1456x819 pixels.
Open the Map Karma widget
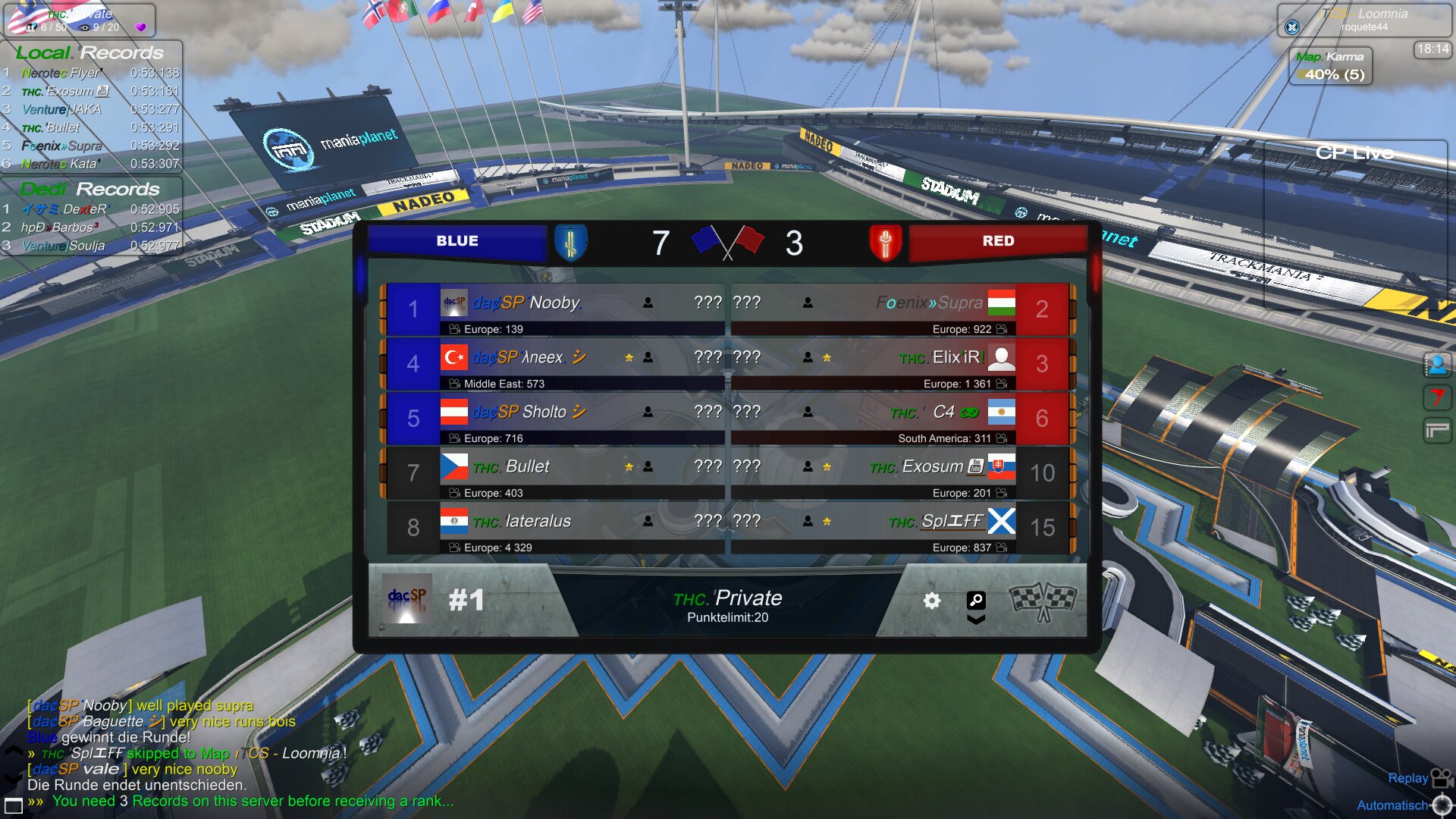click(1331, 66)
